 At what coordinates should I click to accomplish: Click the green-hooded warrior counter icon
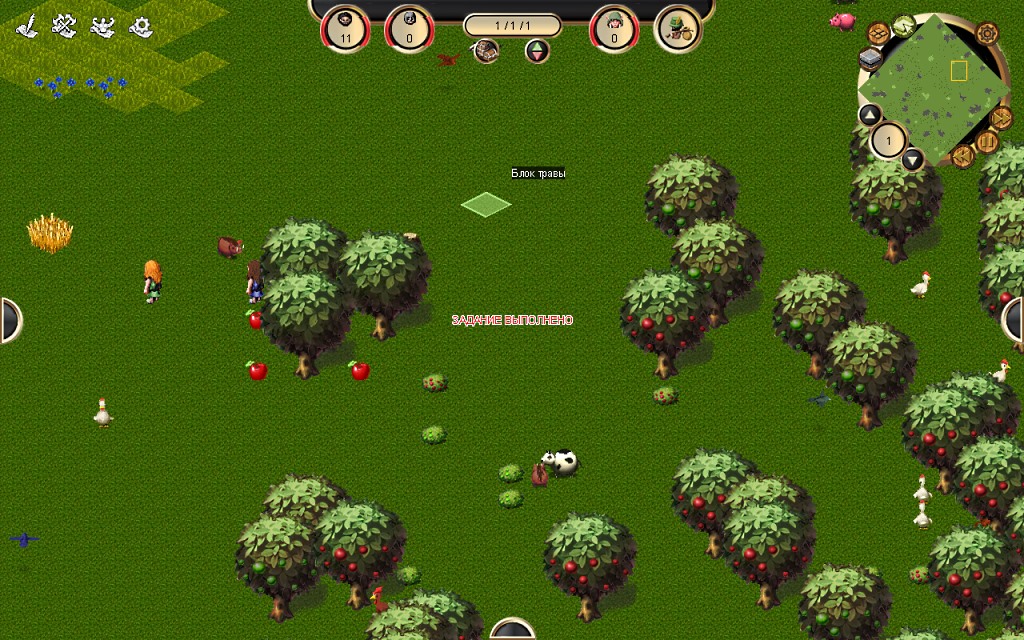tap(614, 28)
